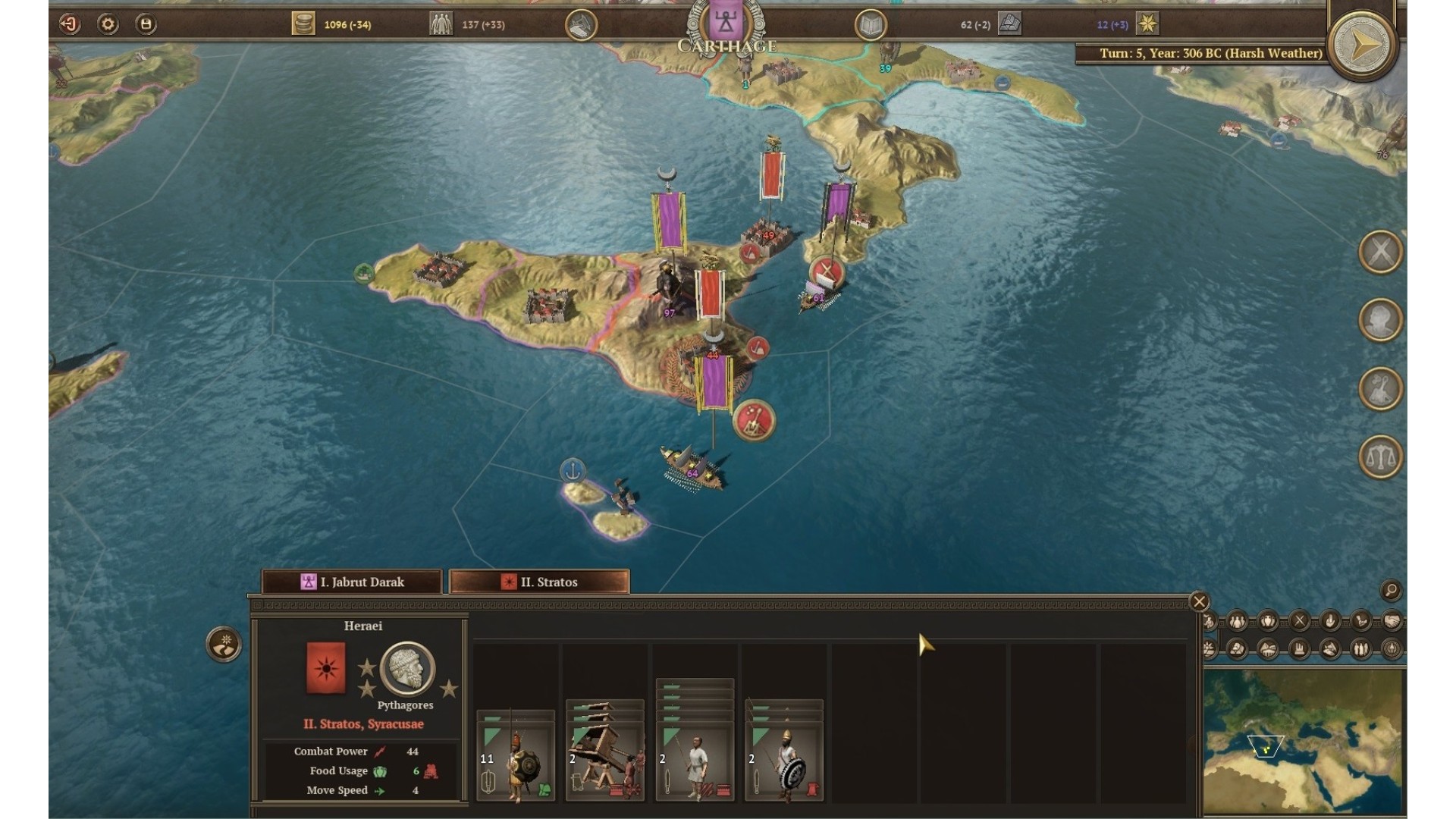This screenshot has width=1456, height=819.
Task: Select the II. Stratos army tab
Action: [539, 582]
